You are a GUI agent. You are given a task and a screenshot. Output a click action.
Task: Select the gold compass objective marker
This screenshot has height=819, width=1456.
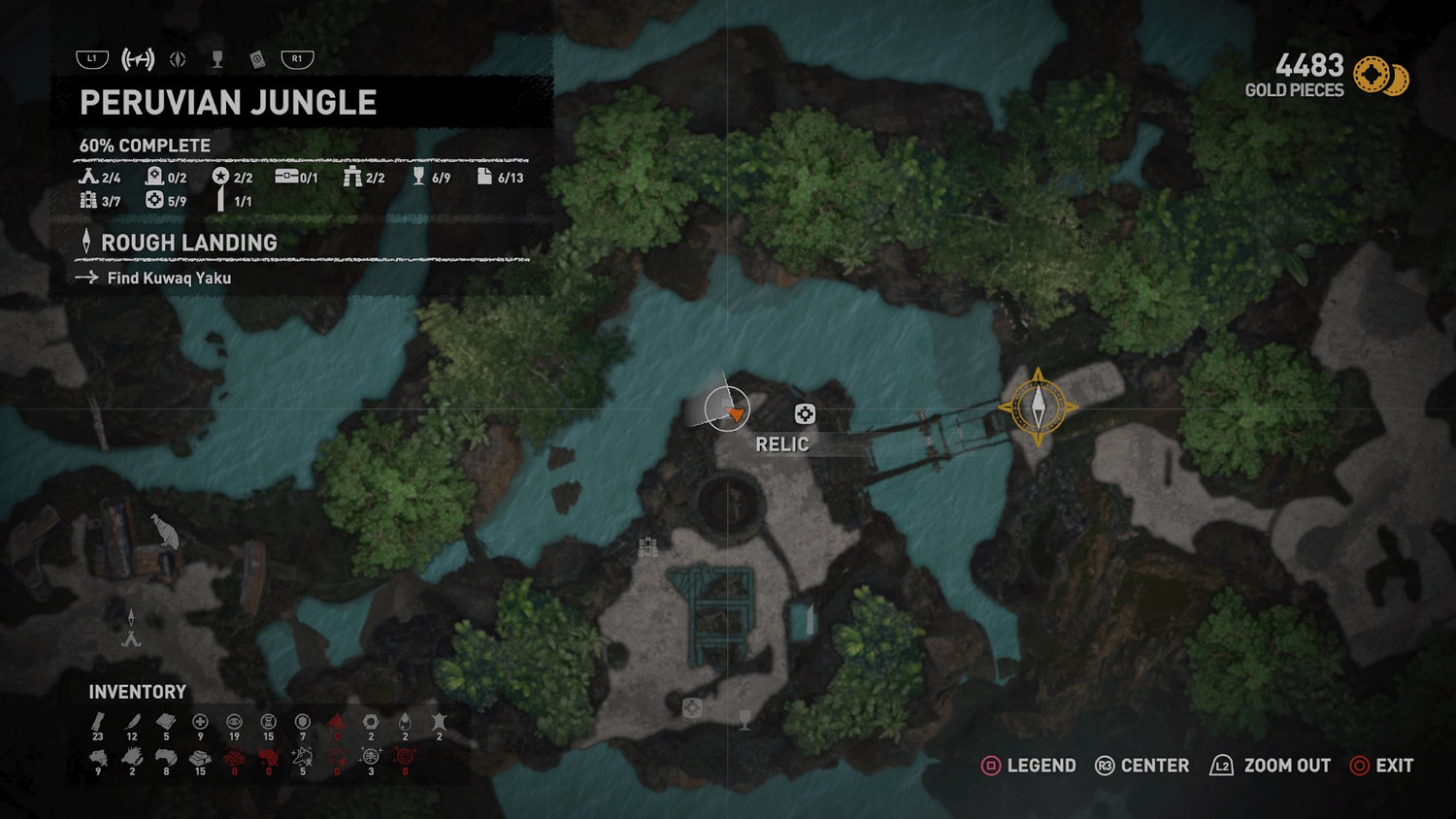1038,407
